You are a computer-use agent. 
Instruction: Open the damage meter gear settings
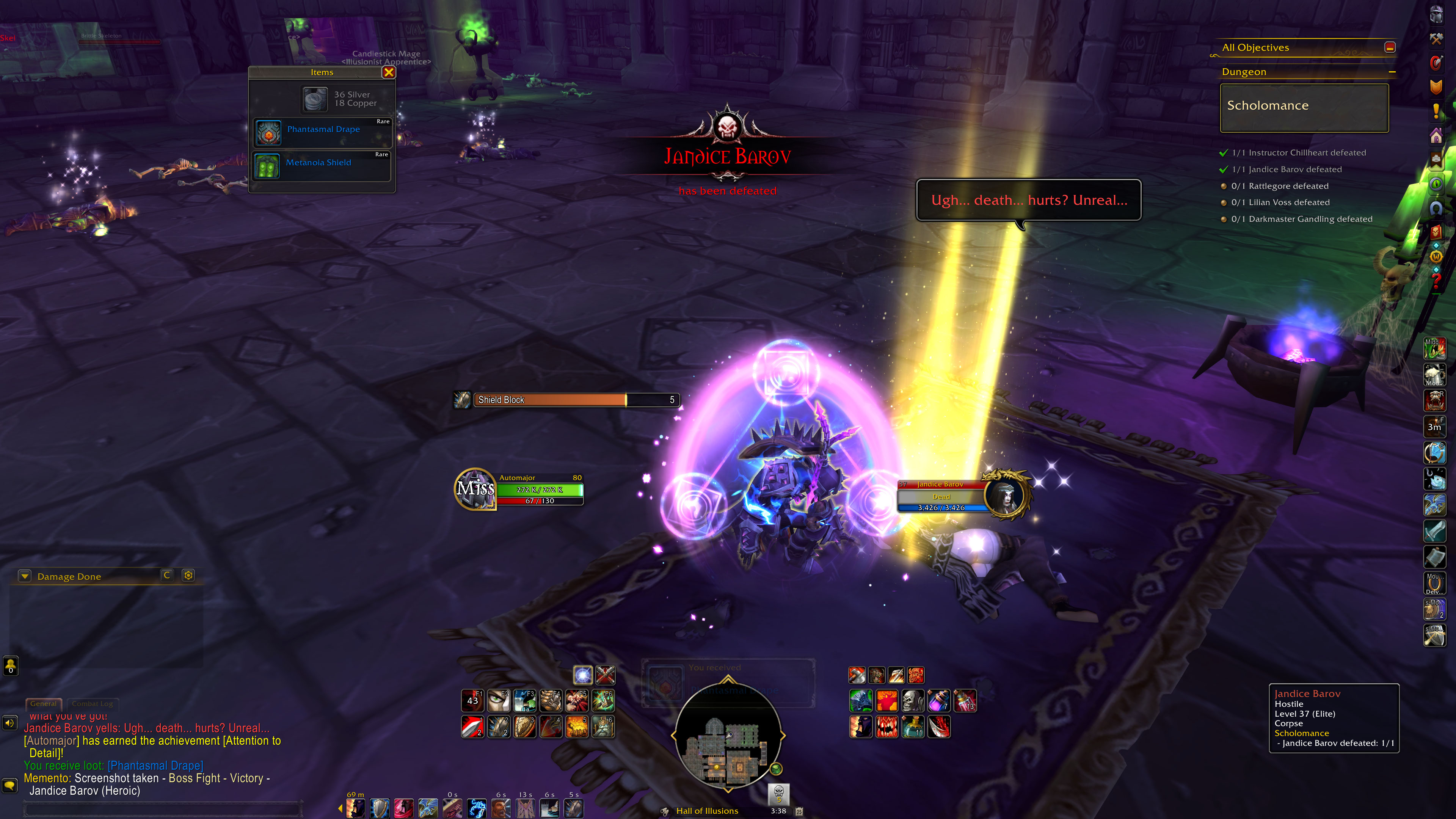[188, 576]
